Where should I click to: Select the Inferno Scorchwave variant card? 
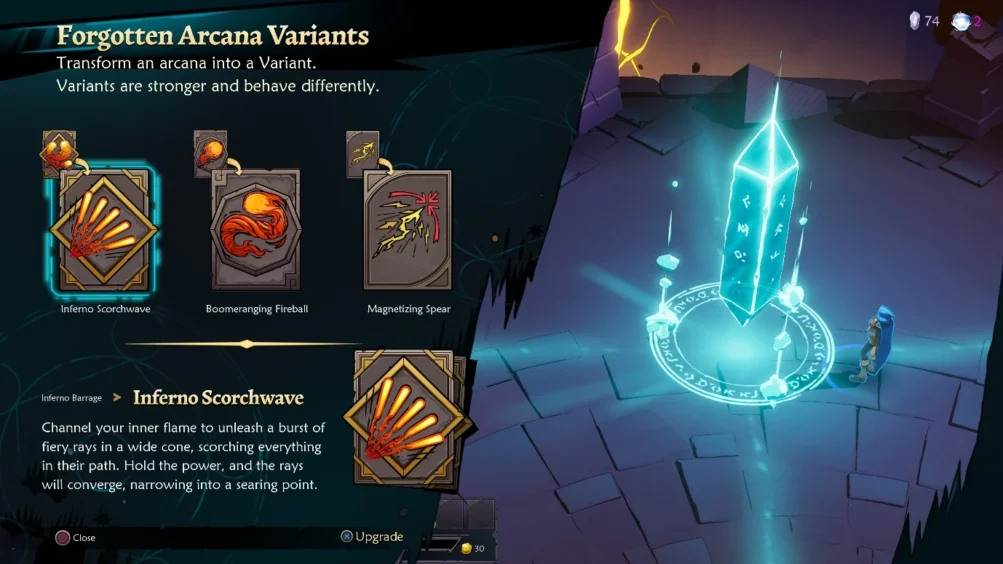(105, 230)
